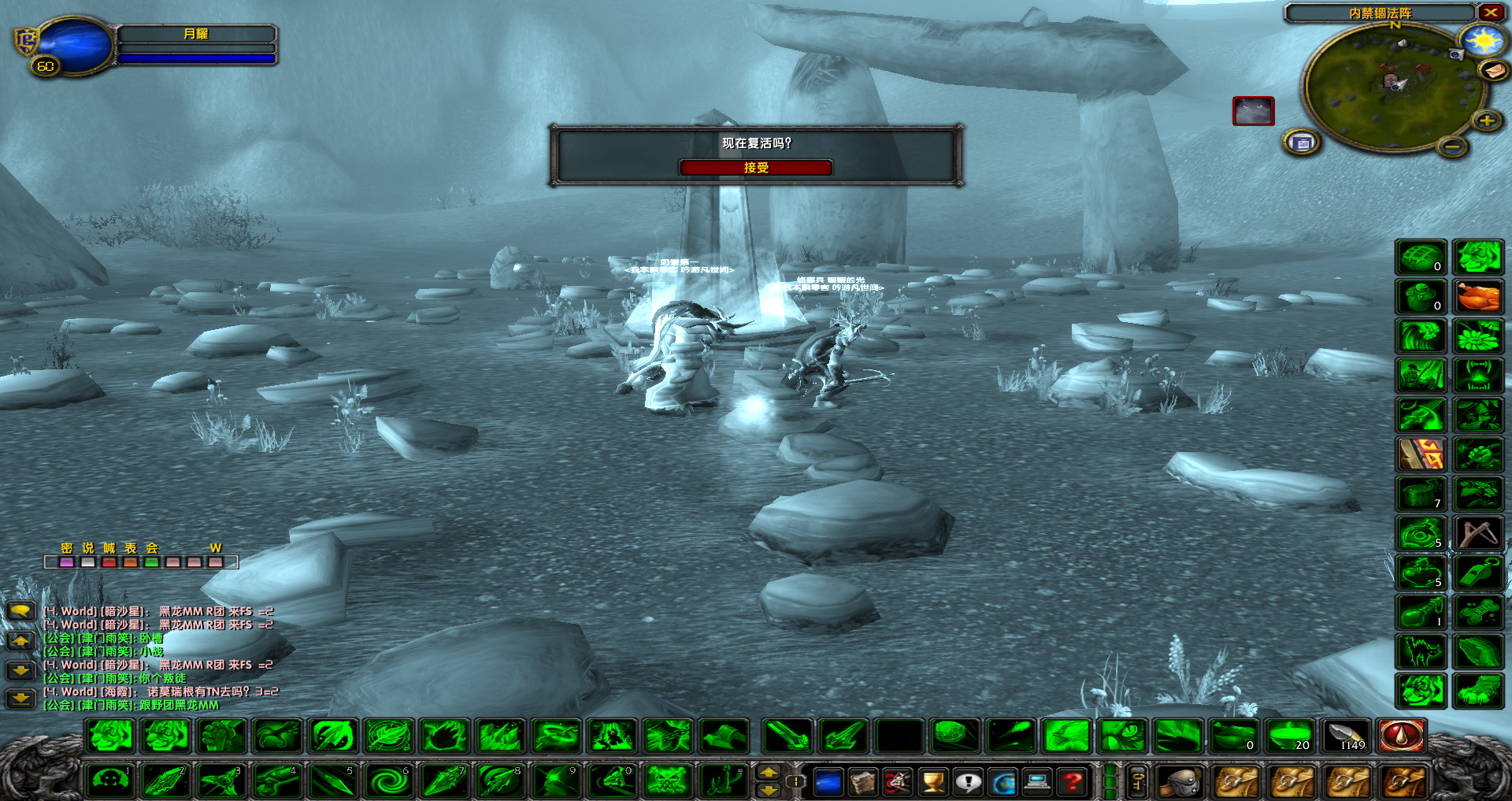This screenshot has width=1512, height=801.
Task: Toggle the tracking icon beside the minimap
Action: pos(1301,143)
